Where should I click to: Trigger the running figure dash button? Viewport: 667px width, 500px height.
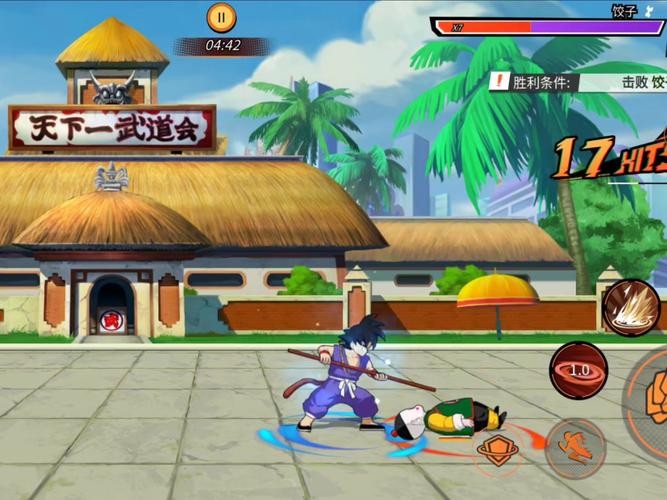[576, 447]
